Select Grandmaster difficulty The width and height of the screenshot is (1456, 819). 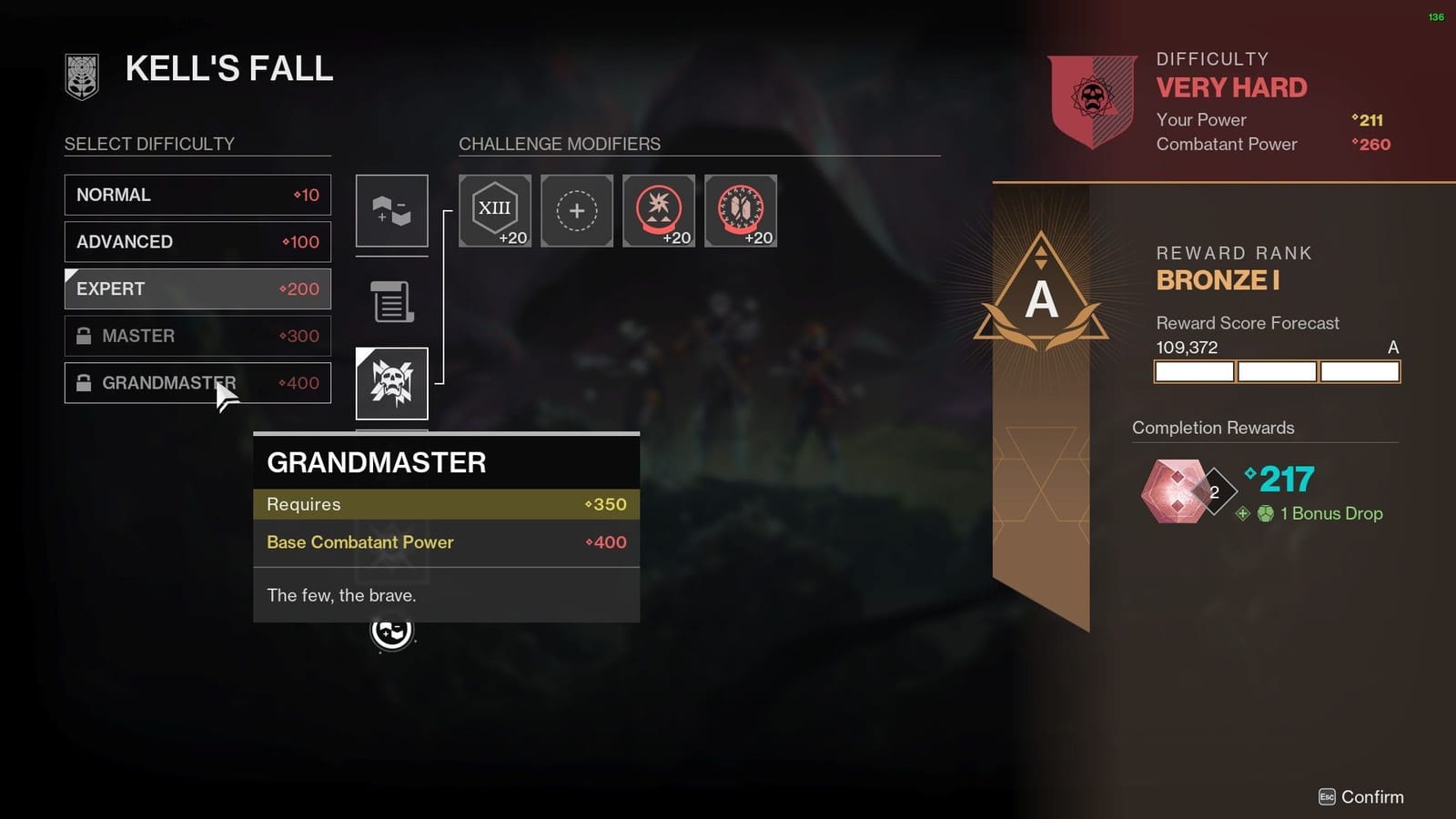(x=197, y=382)
